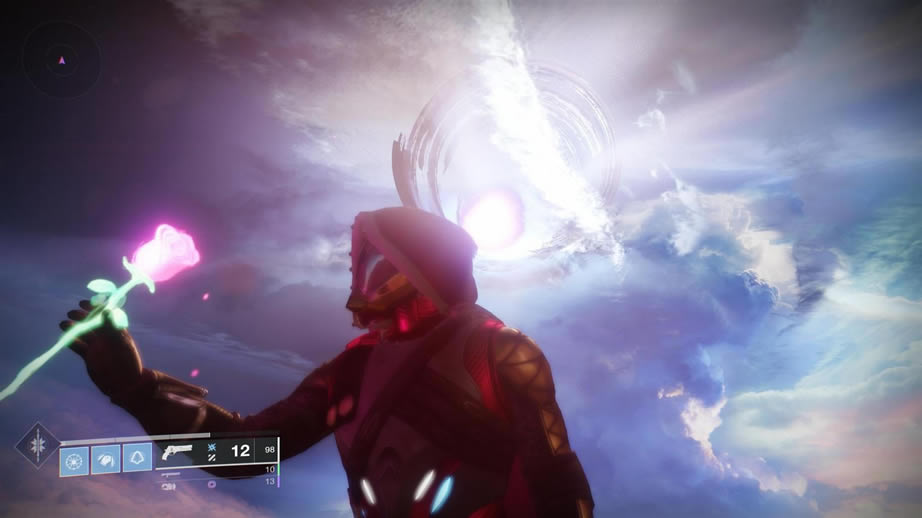Use the class ability icon
Image resolution: width=922 pixels, height=518 pixels.
[x=137, y=459]
